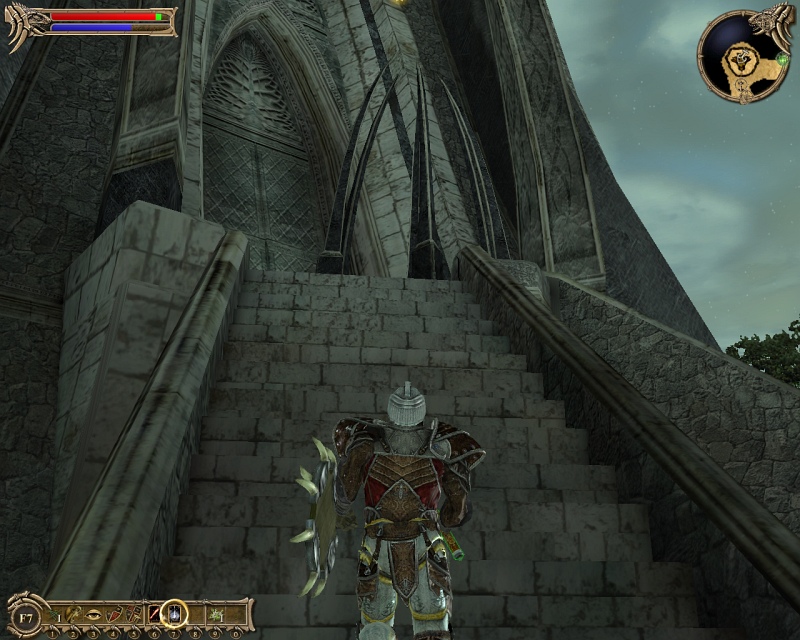The height and width of the screenshot is (640, 800).
Task: Click the green gem on the minimap rim
Action: pyautogui.click(x=780, y=60)
